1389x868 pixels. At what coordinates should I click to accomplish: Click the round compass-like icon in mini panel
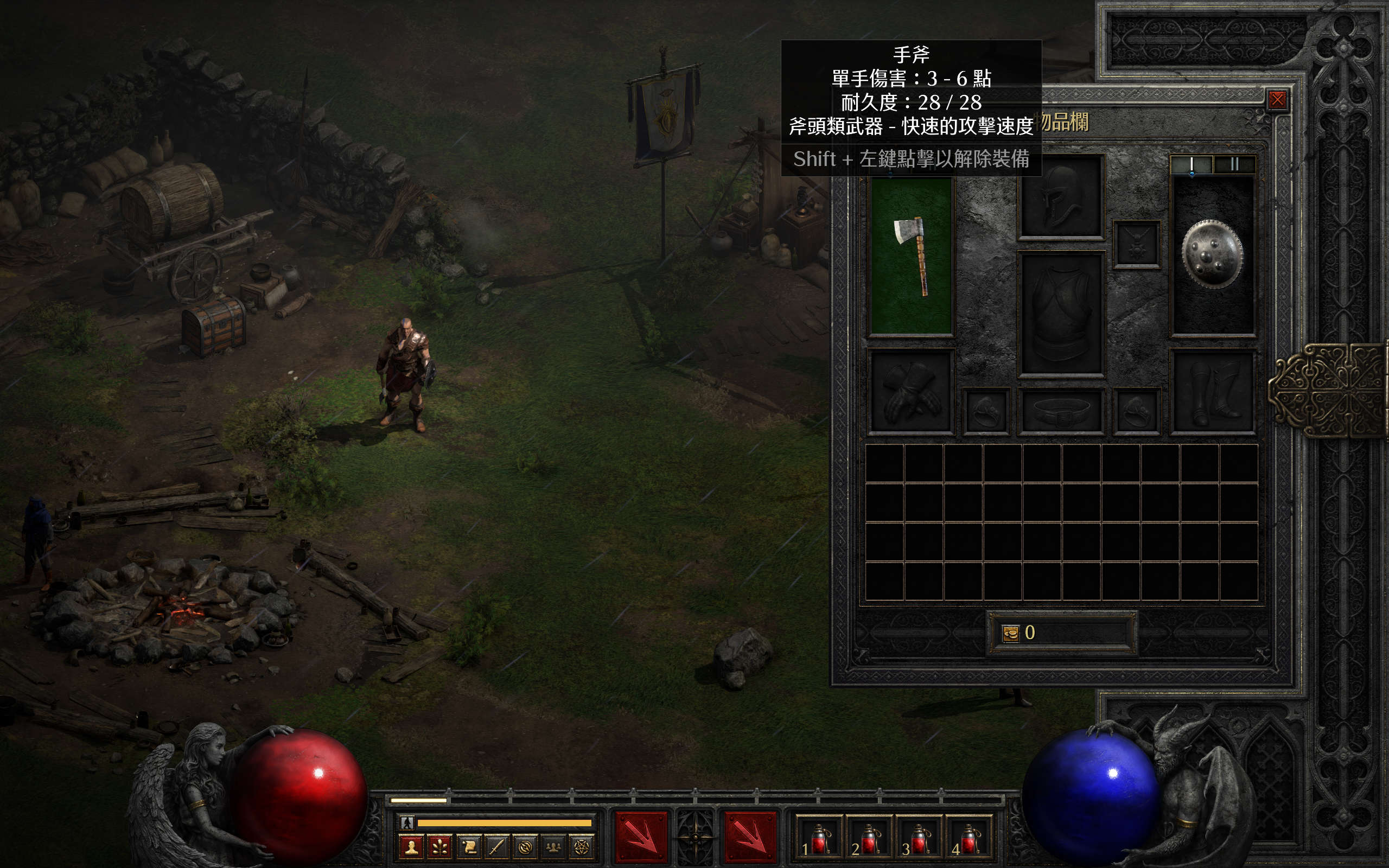pyautogui.click(x=525, y=847)
